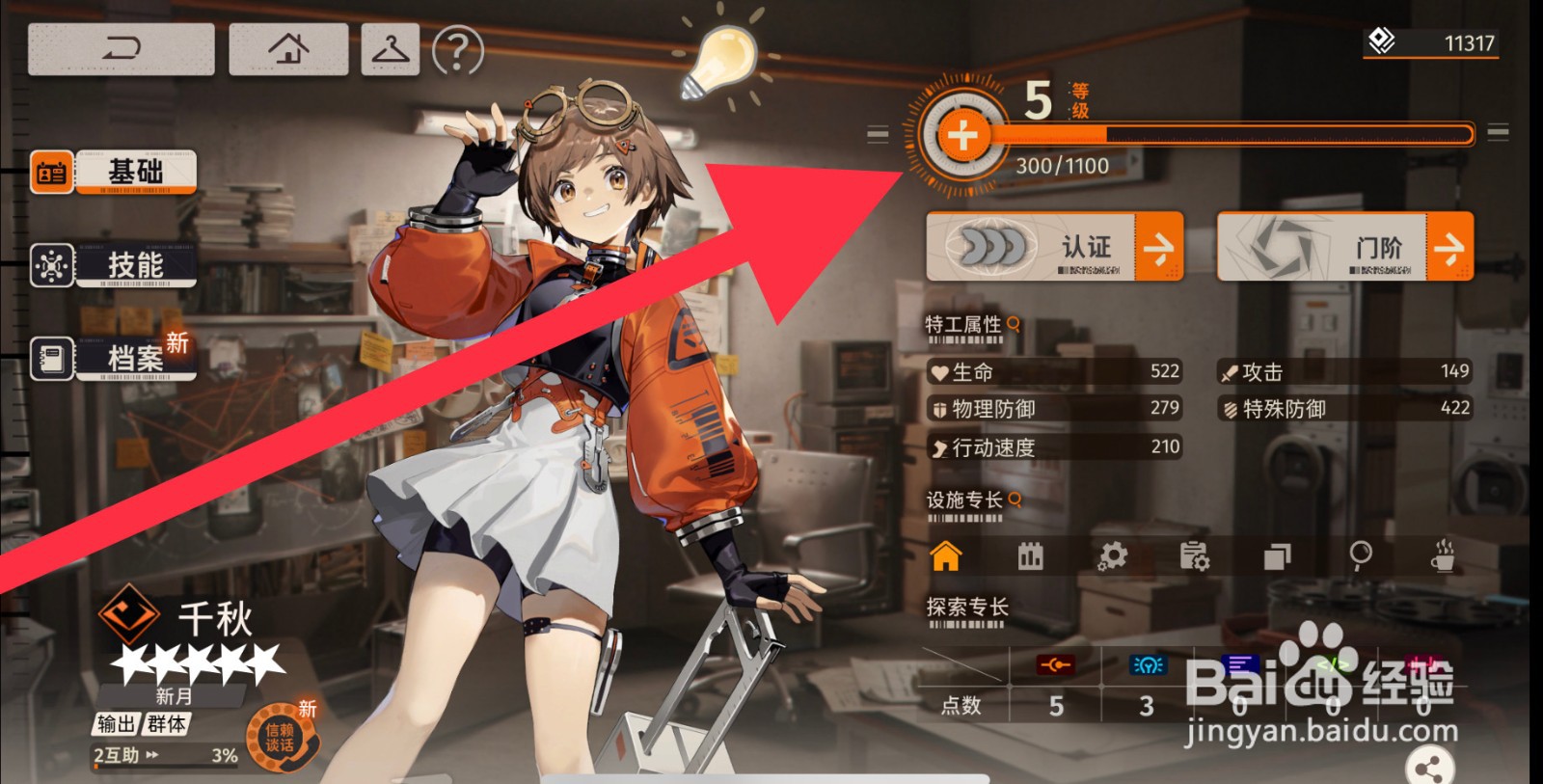Return to the home screen

pos(288,48)
